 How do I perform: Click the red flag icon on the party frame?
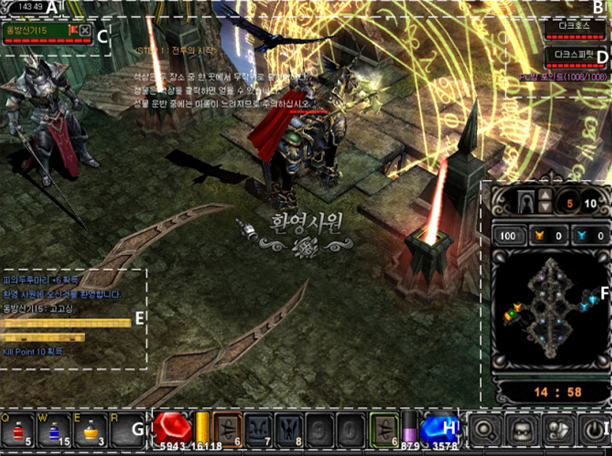(73, 31)
